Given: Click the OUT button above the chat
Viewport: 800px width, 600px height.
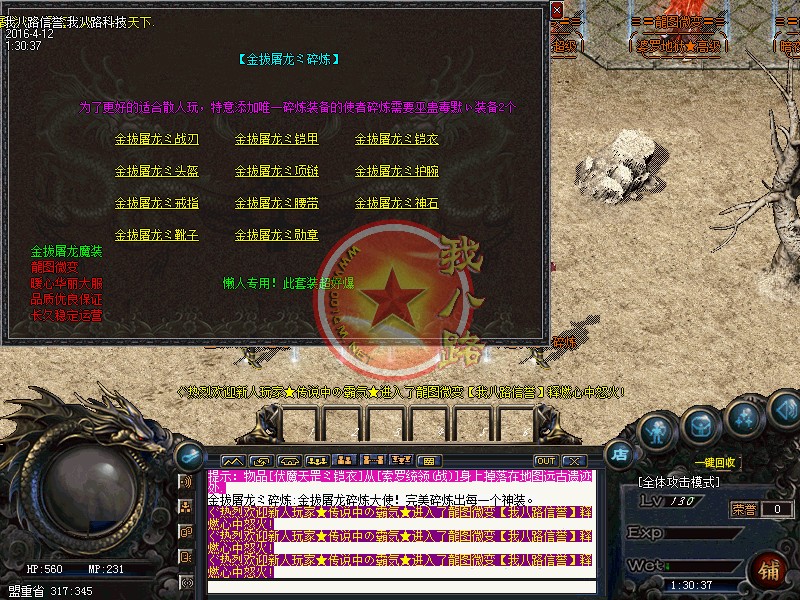Looking at the screenshot, I should coord(545,461).
